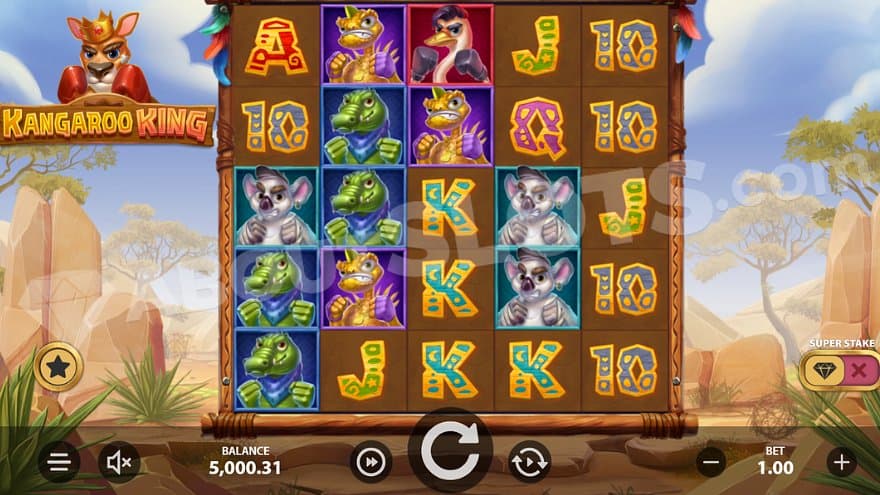880x495 pixels.
Task: Toggle the muted sound speaker icon
Action: 119,462
